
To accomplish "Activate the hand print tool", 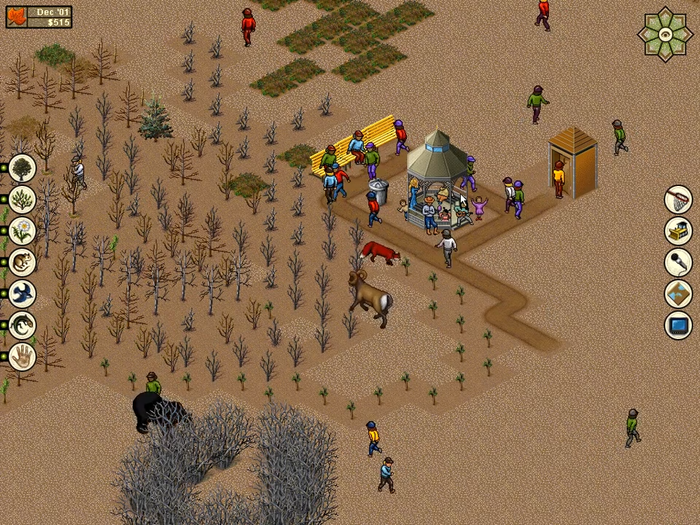I will (21, 356).
